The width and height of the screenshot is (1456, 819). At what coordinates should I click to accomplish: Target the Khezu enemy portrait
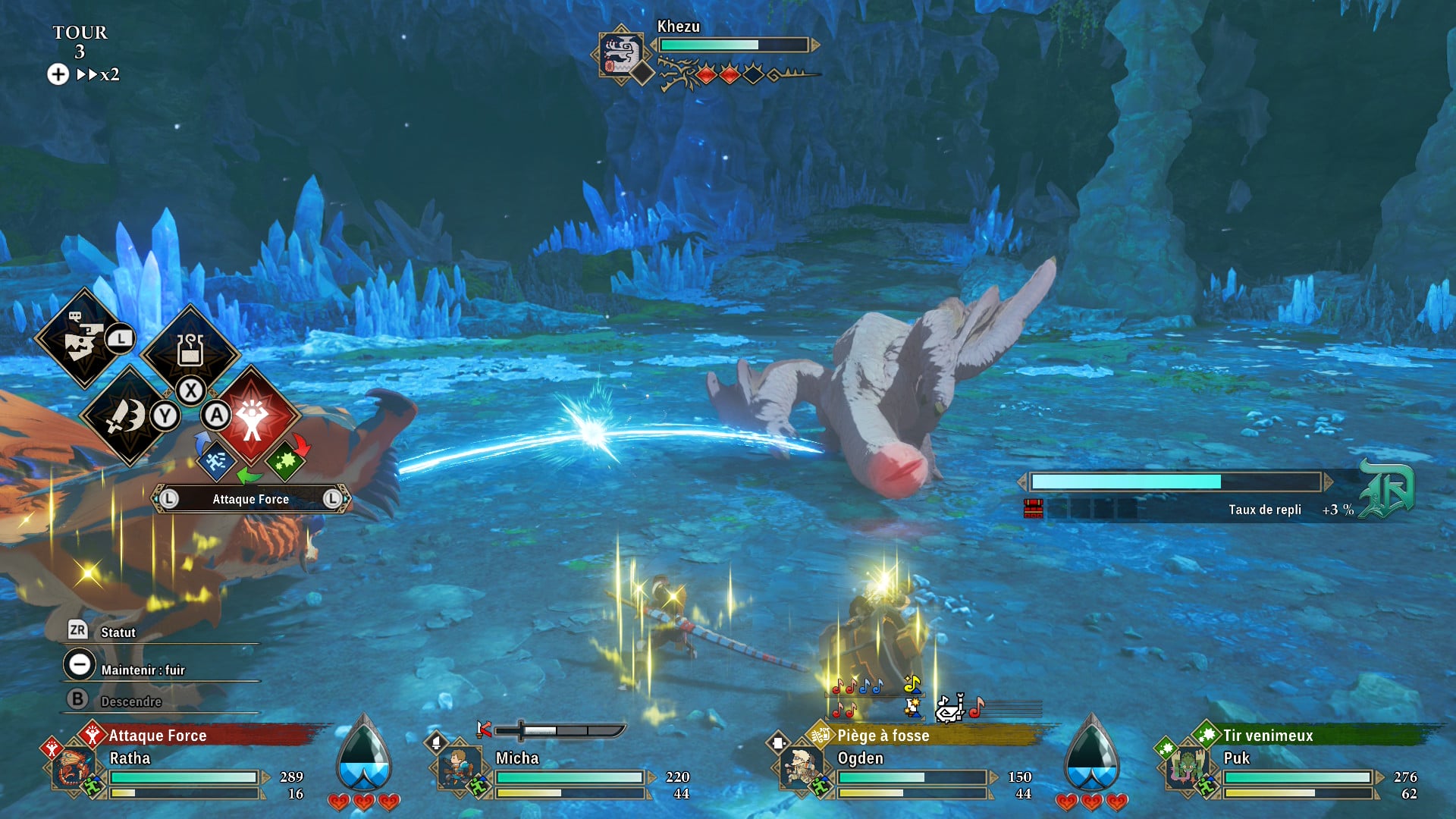621,55
